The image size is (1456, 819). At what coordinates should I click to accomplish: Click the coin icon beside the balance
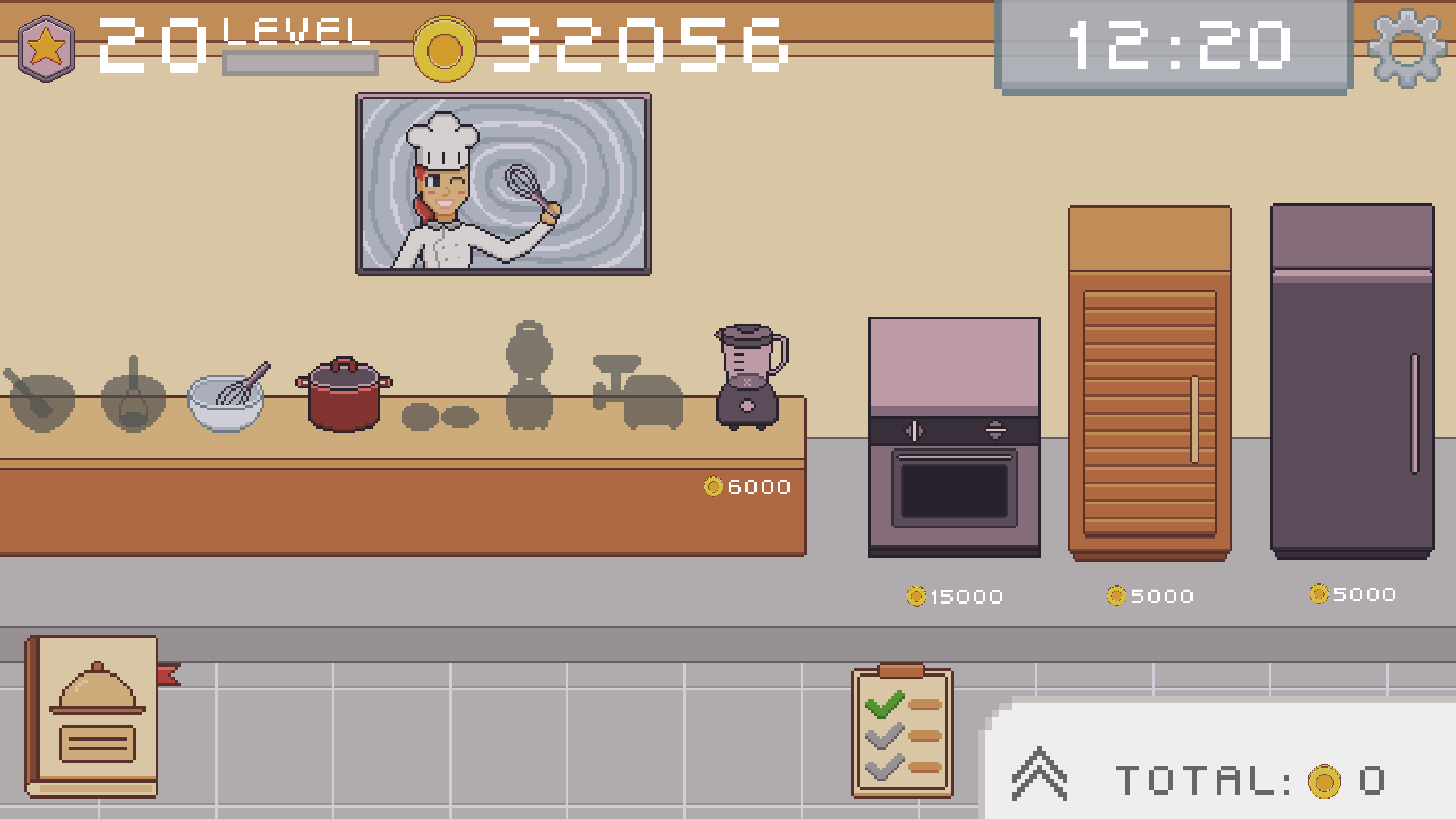pos(443,47)
